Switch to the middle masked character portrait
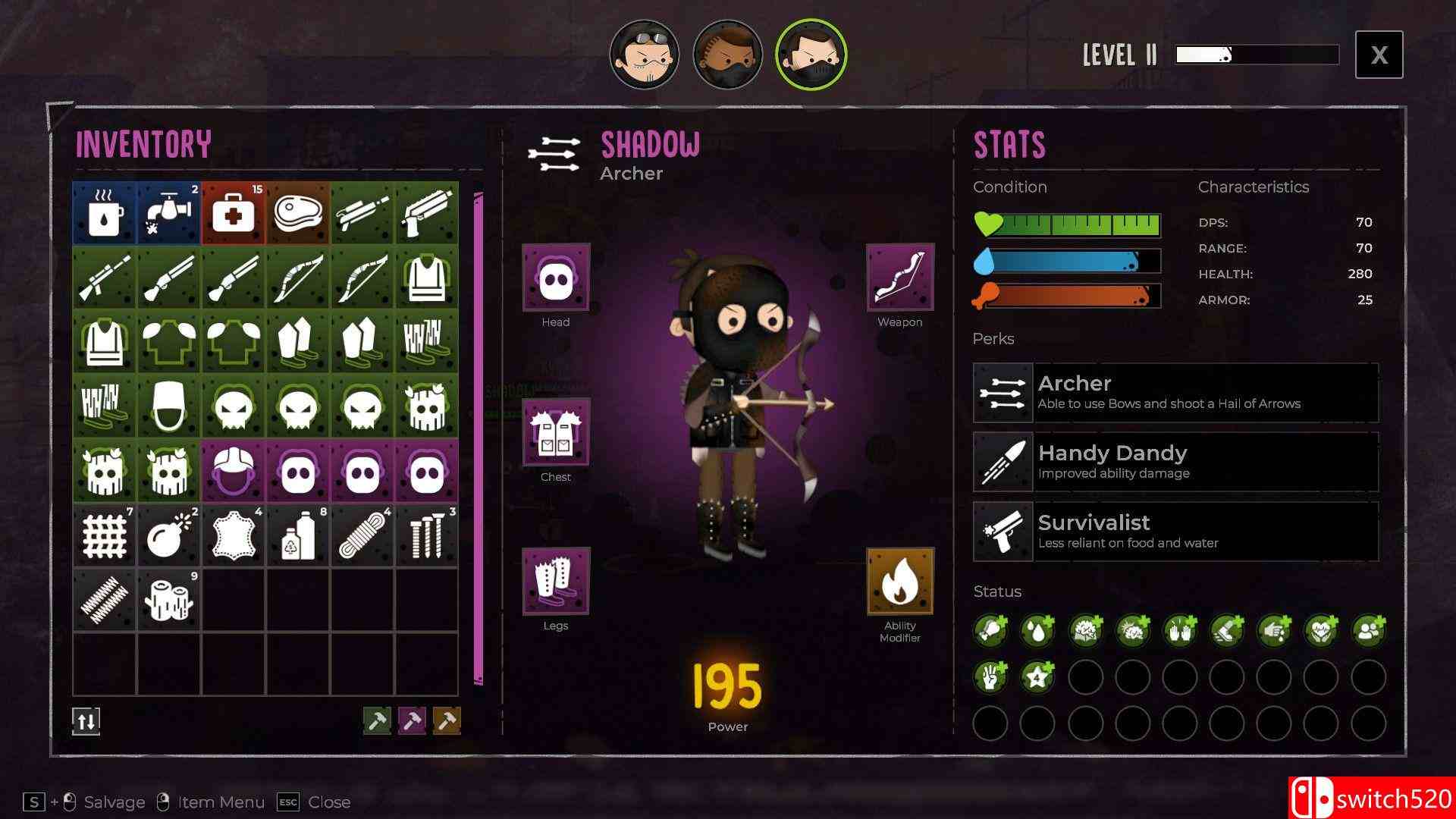The width and height of the screenshot is (1456, 819). [727, 55]
